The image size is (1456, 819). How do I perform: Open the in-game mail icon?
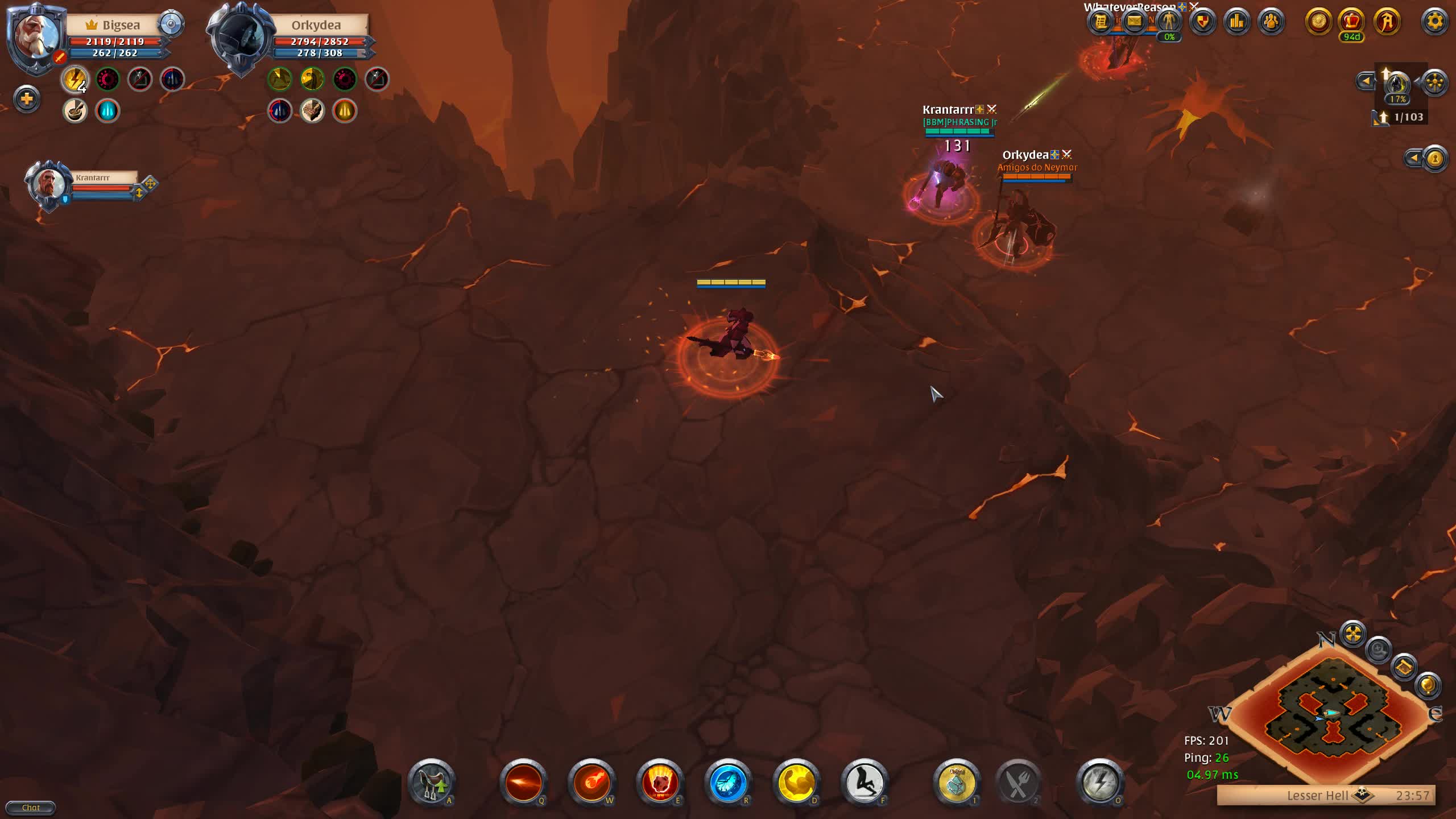(1135, 23)
